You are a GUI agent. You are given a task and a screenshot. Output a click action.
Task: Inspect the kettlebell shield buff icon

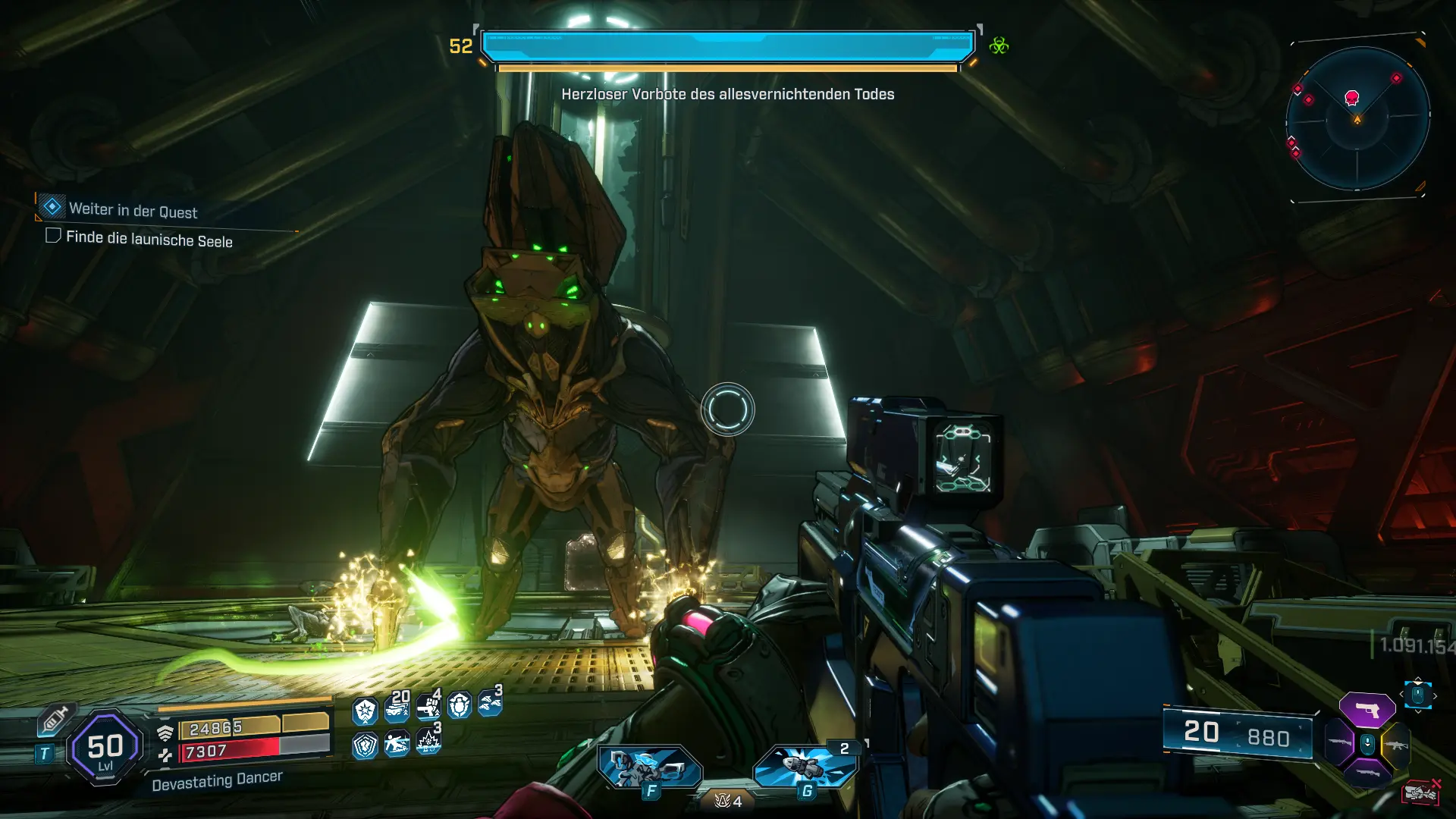pos(460,707)
